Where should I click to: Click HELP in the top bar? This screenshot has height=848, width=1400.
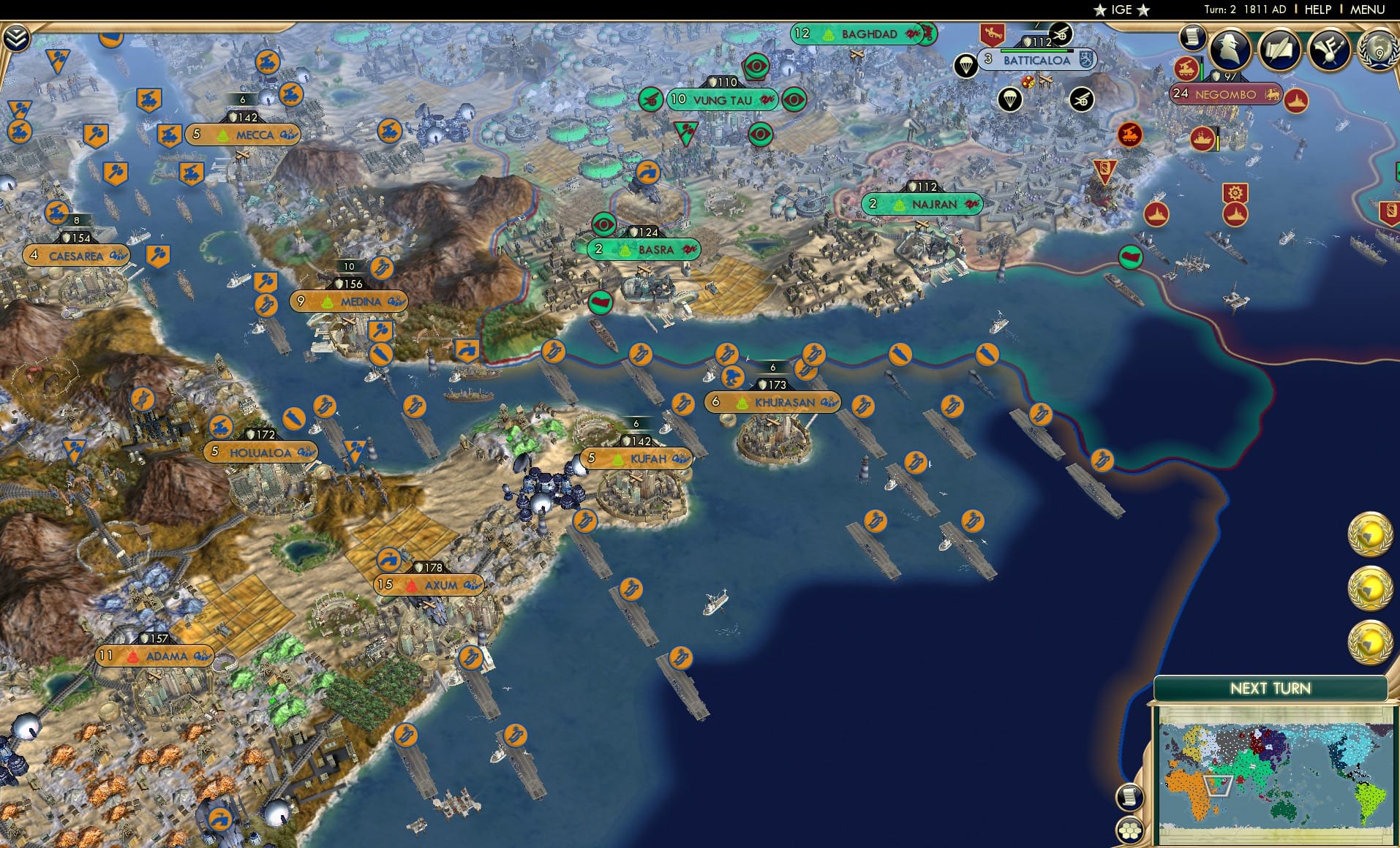pyautogui.click(x=1317, y=10)
